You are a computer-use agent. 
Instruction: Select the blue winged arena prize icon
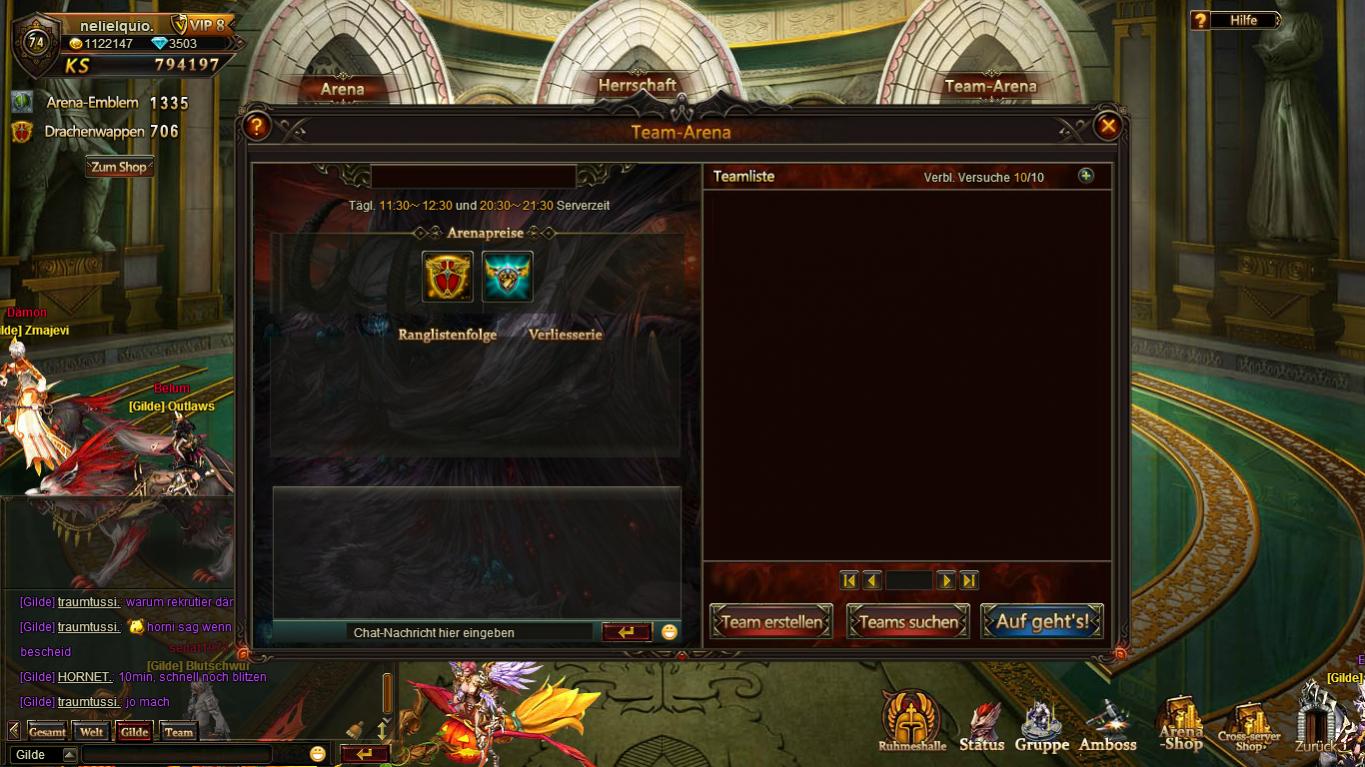coord(508,277)
